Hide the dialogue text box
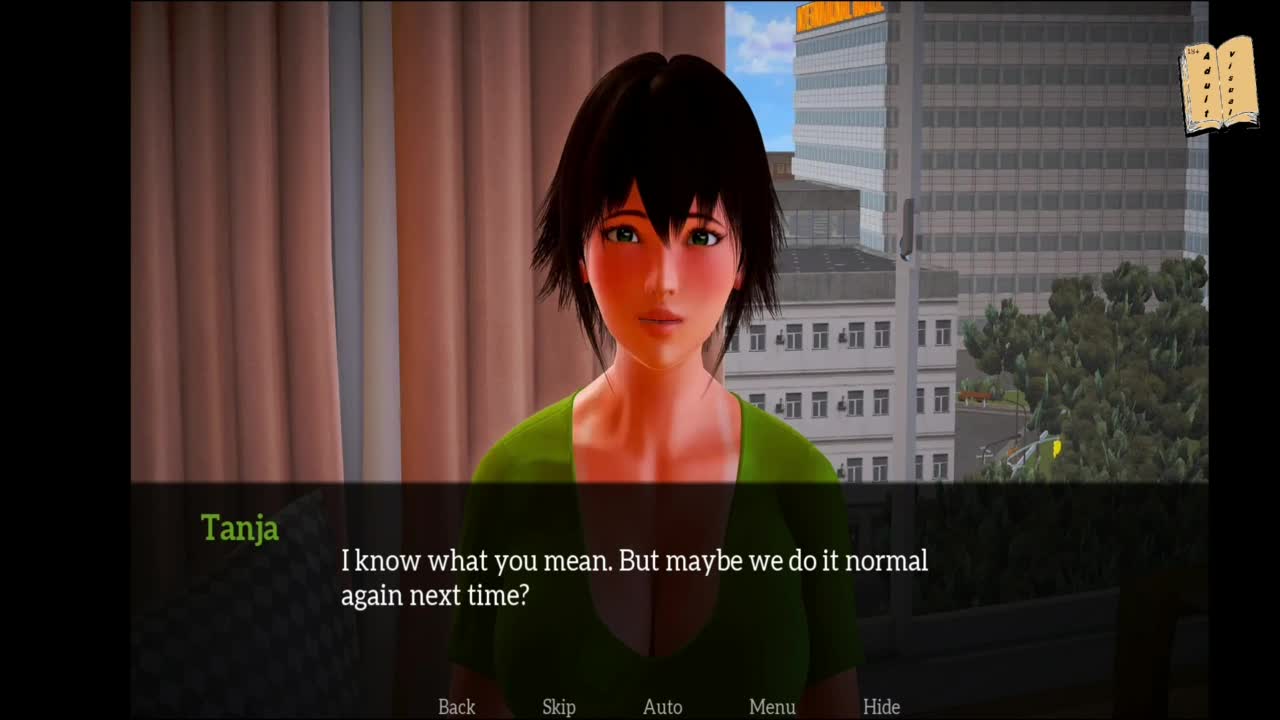Image resolution: width=1280 pixels, height=720 pixels. (x=881, y=707)
